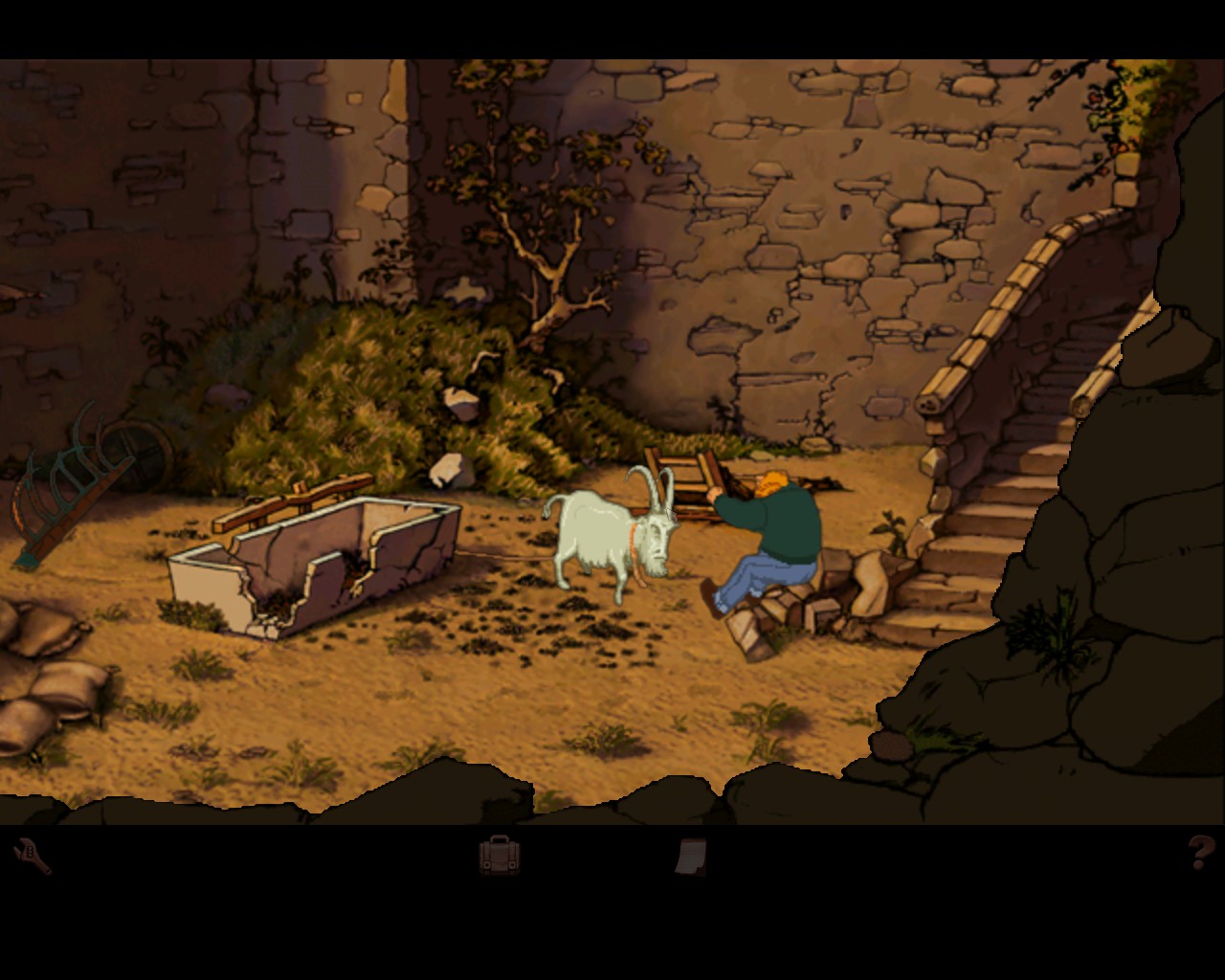Image resolution: width=1225 pixels, height=980 pixels.
Task: Open George's diary page icon
Action: [692, 857]
